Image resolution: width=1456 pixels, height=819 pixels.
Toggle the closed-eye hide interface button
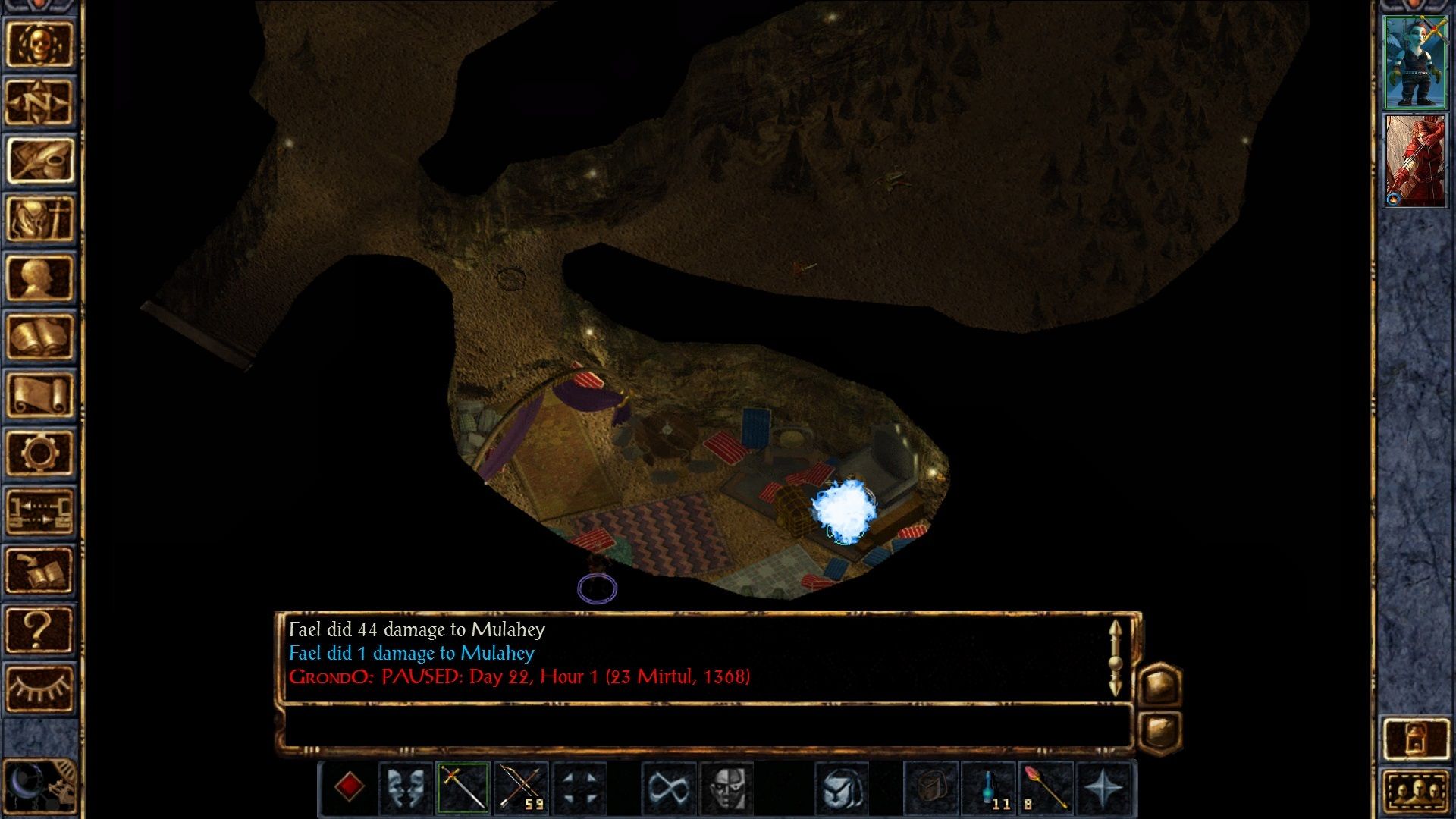pos(39,688)
